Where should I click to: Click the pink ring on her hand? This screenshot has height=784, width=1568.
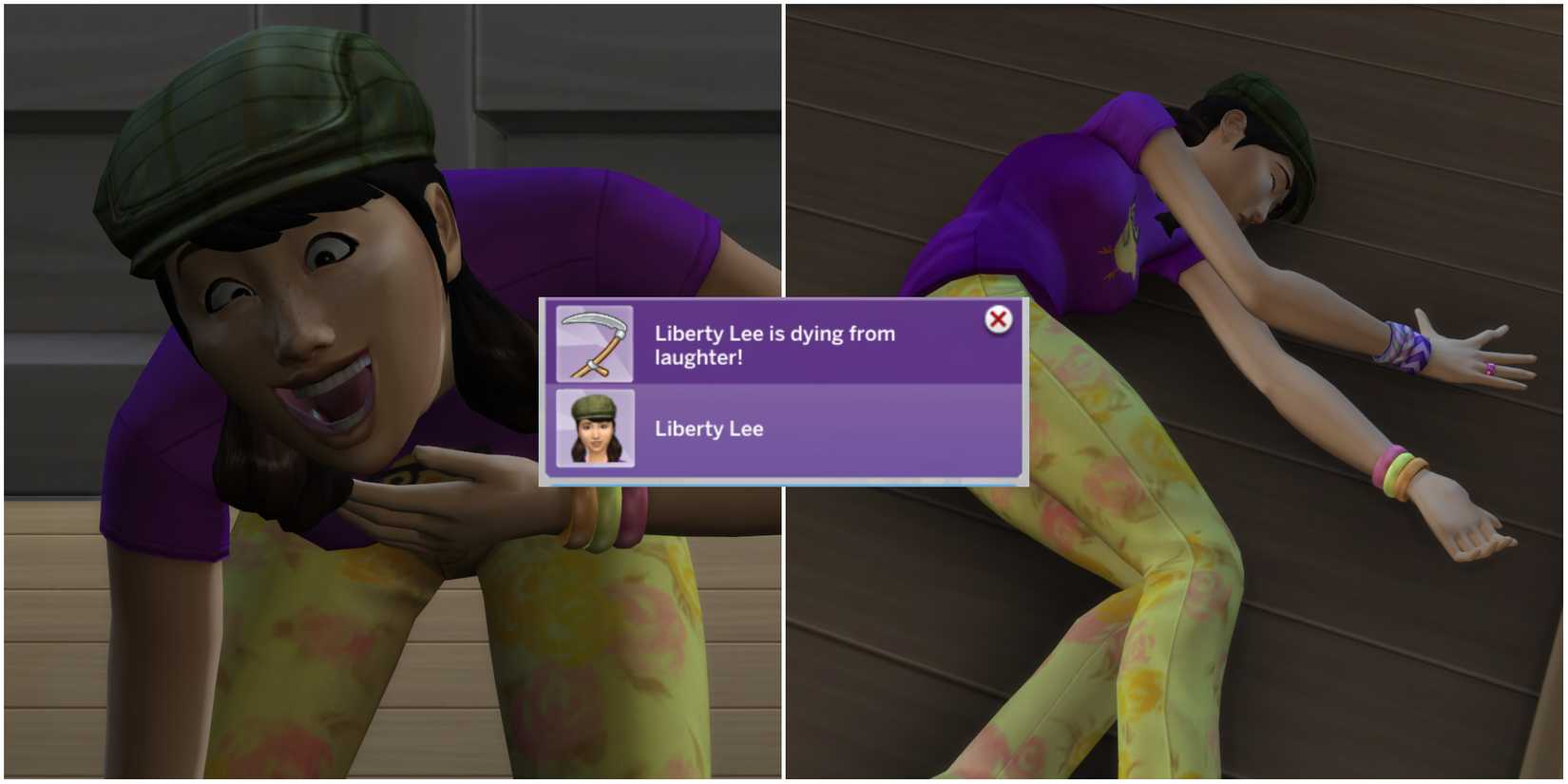(1491, 368)
